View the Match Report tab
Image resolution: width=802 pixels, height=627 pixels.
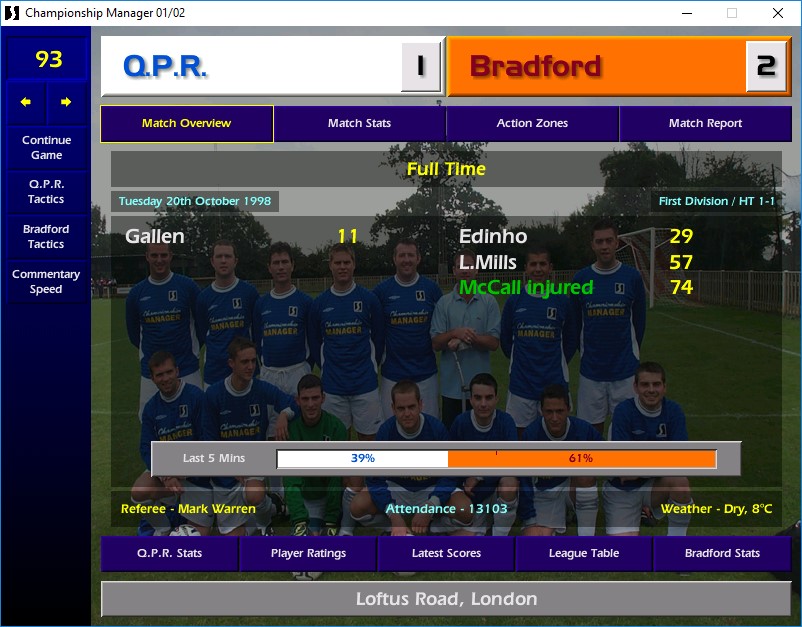coord(705,124)
